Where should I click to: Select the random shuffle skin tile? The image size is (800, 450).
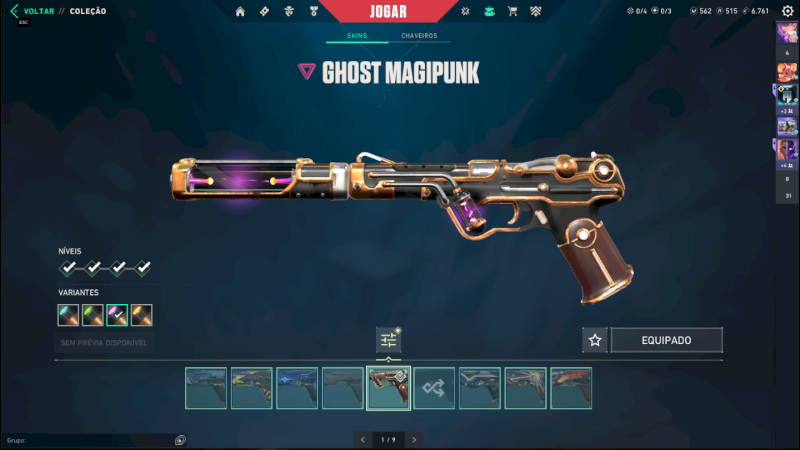coord(434,388)
